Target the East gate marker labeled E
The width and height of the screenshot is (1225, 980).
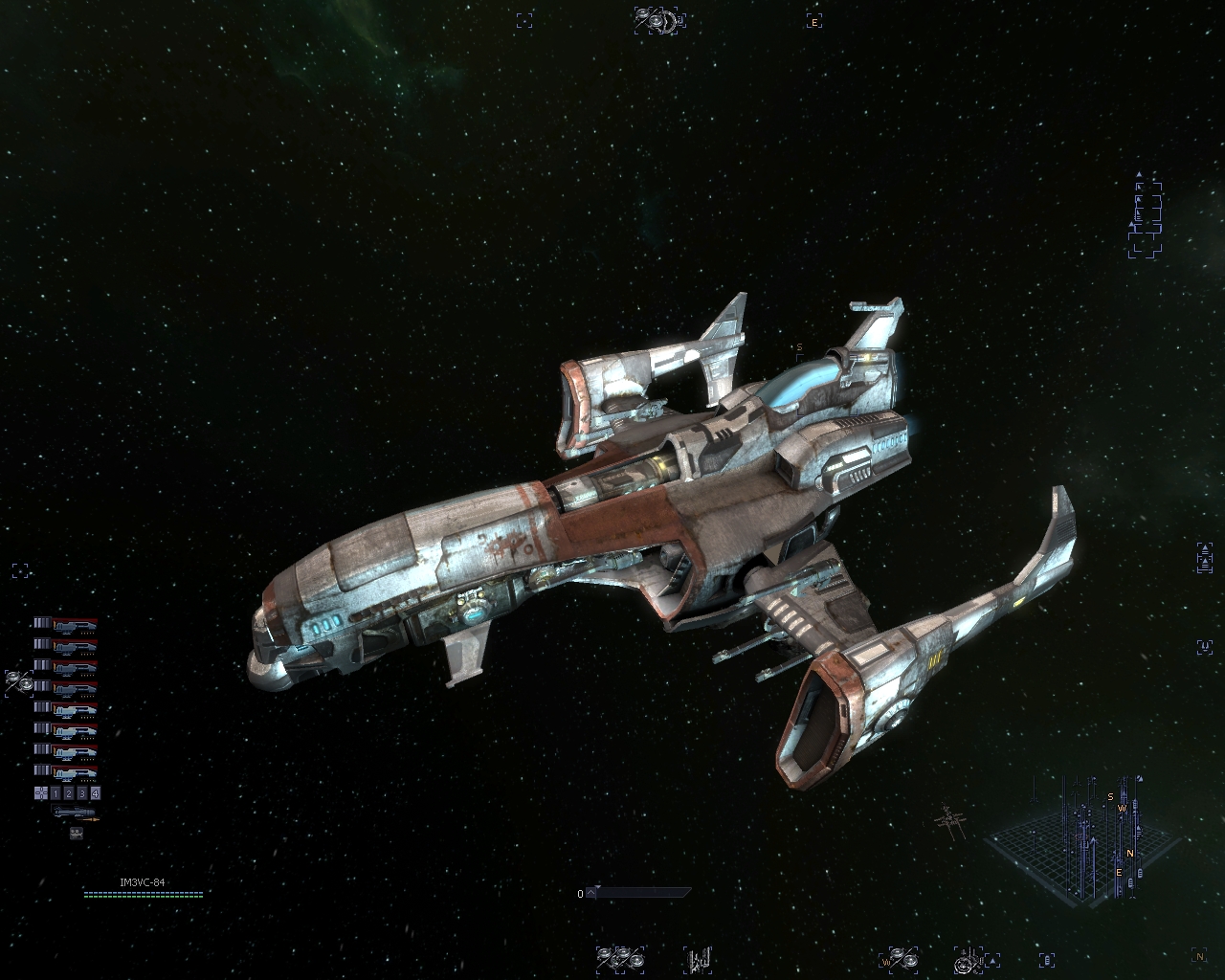pyautogui.click(x=814, y=21)
